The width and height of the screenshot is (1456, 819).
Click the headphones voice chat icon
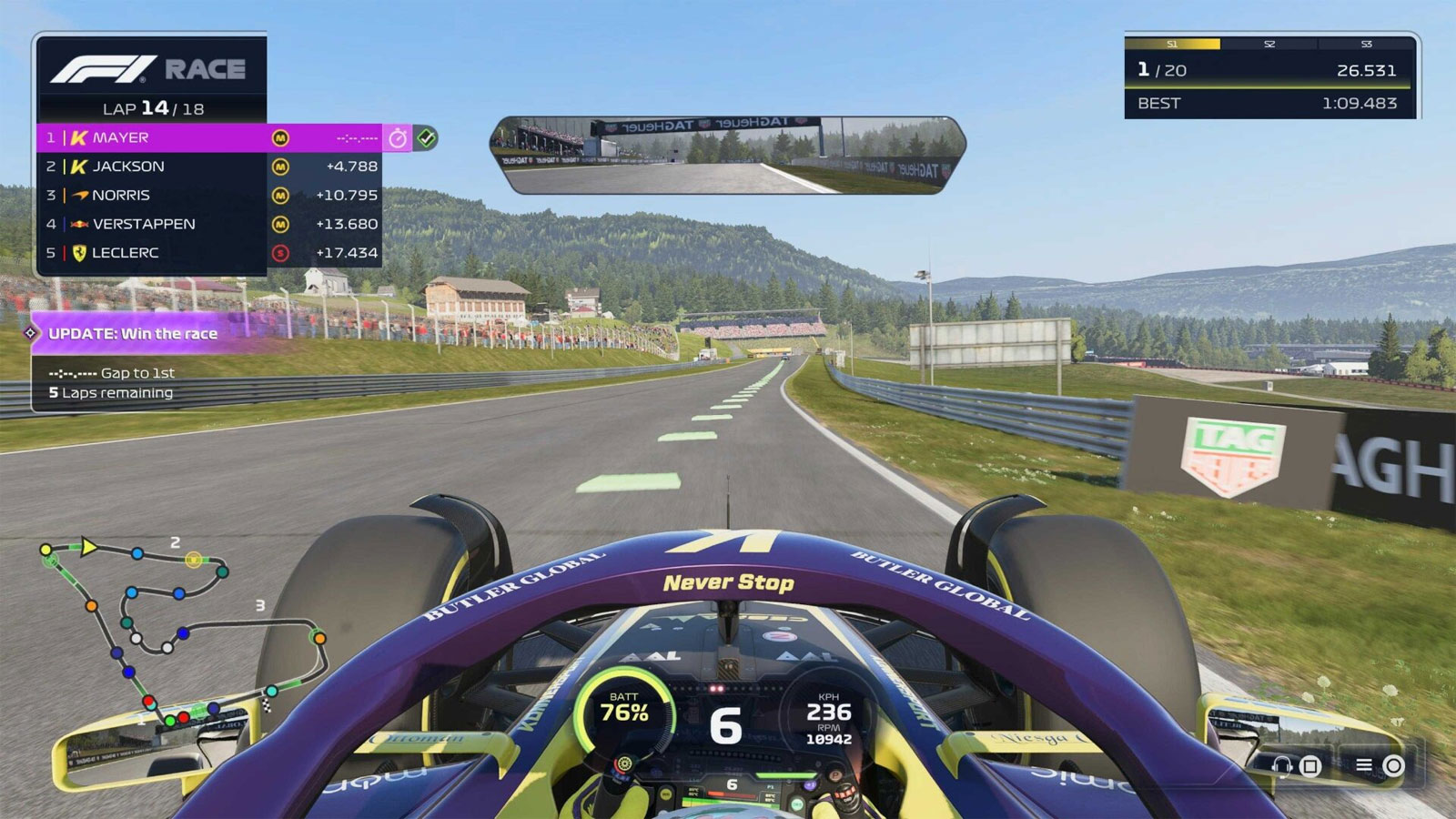tap(1282, 765)
